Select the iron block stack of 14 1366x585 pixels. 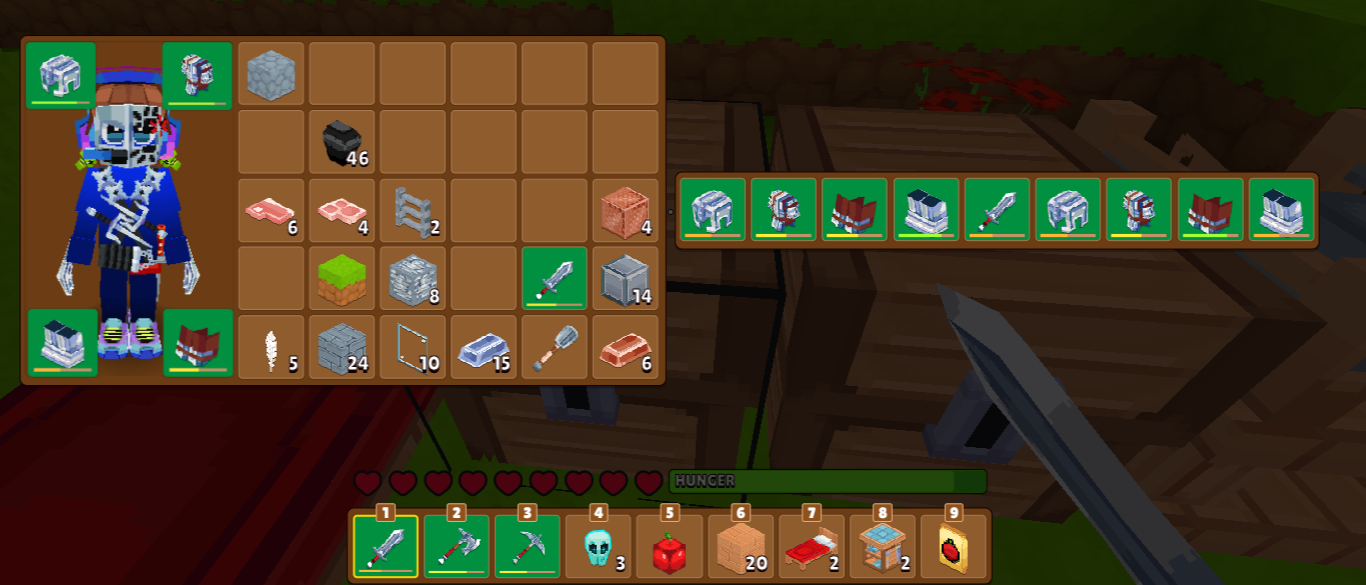625,278
